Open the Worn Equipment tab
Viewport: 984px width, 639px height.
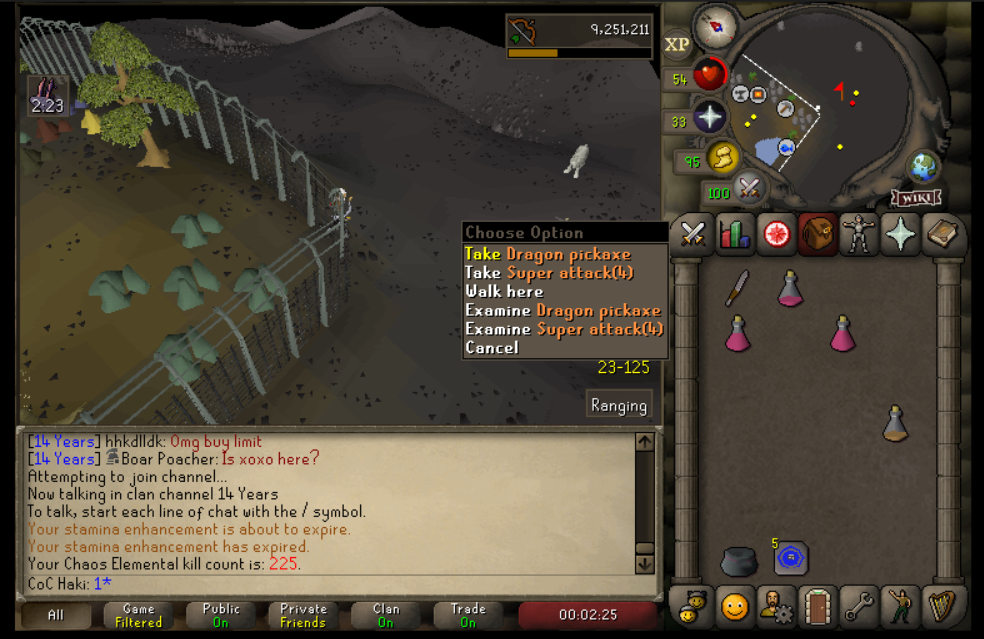(x=859, y=235)
